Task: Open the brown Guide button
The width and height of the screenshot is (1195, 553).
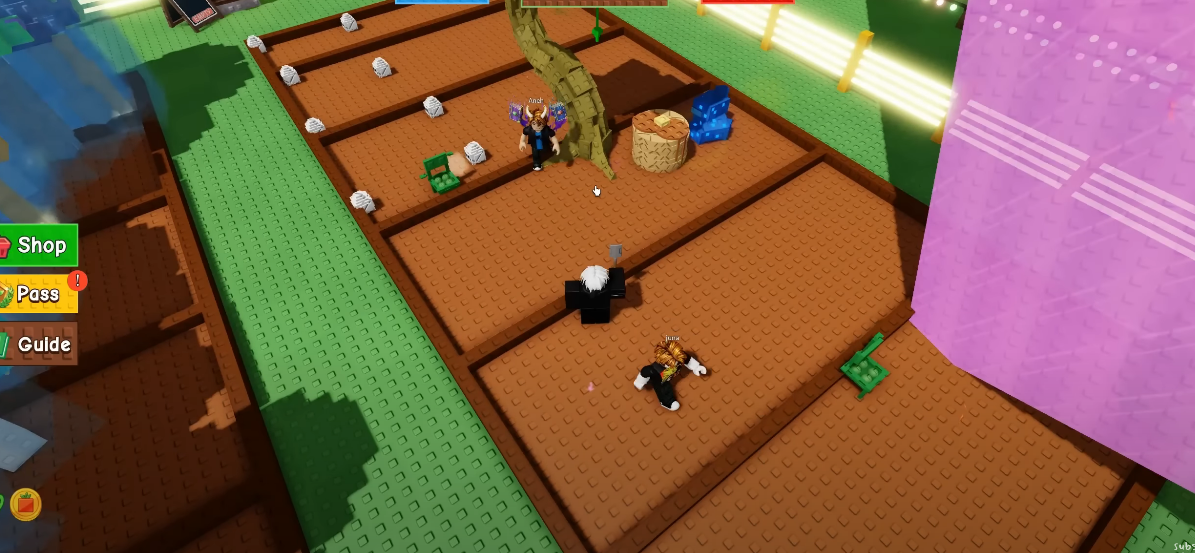Action: (38, 344)
